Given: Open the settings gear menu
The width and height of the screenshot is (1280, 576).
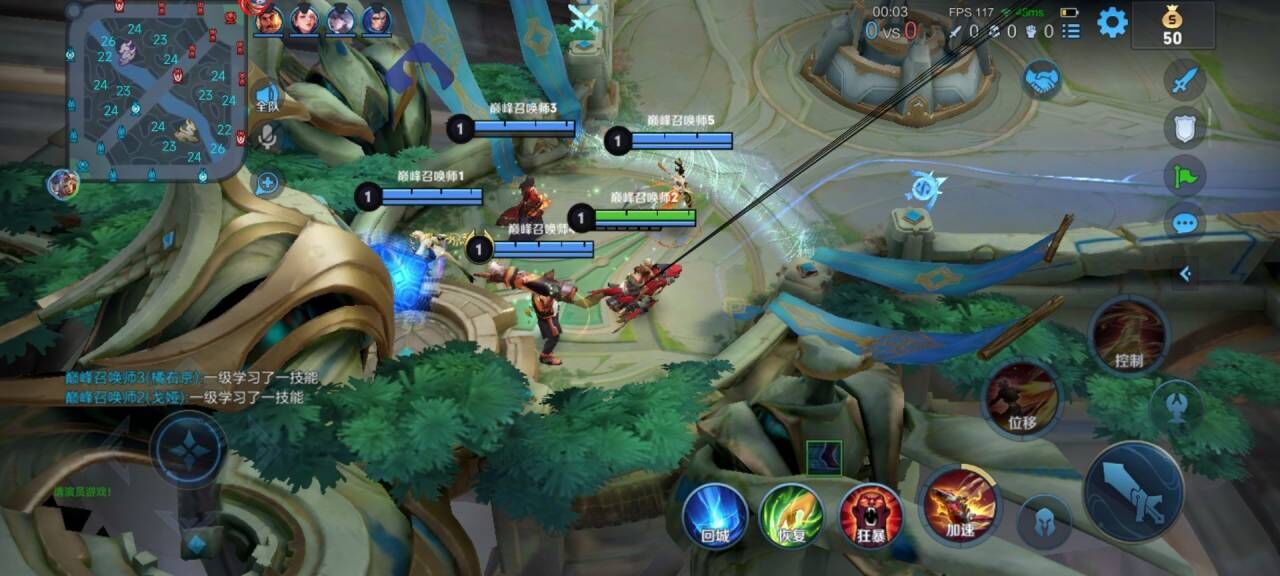Looking at the screenshot, I should (x=1112, y=22).
